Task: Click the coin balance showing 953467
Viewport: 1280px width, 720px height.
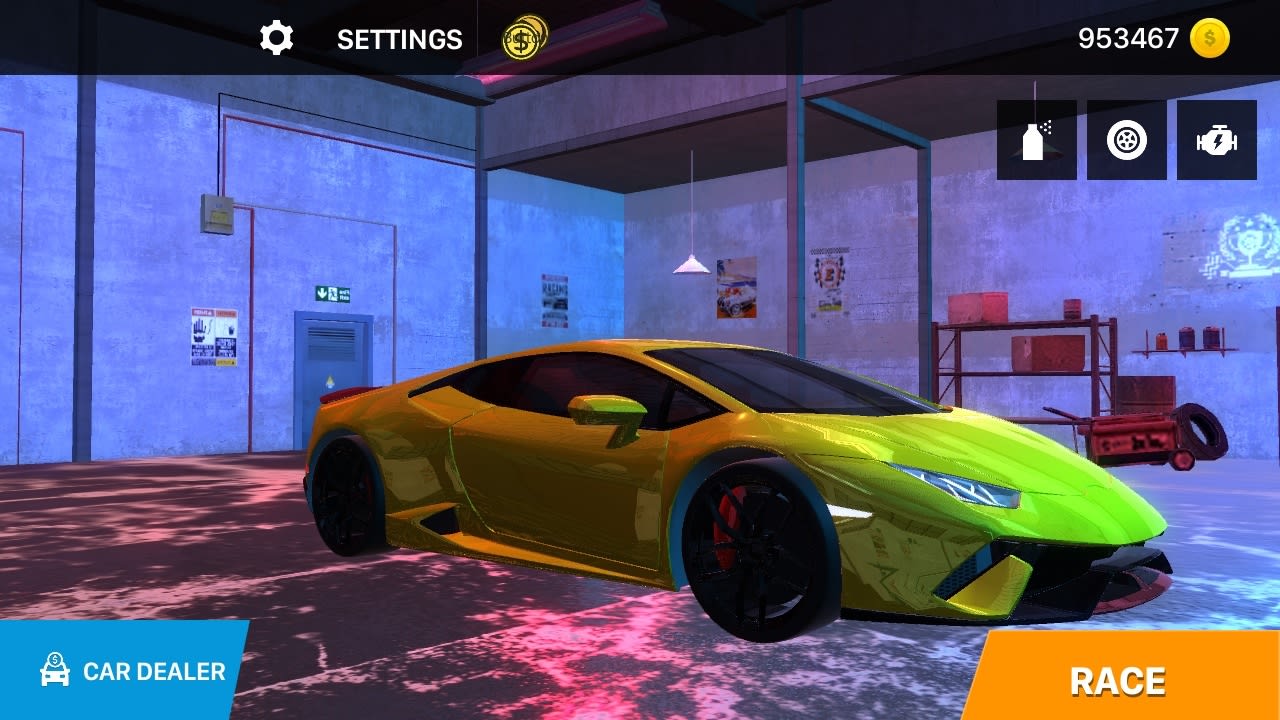Action: (1126, 38)
